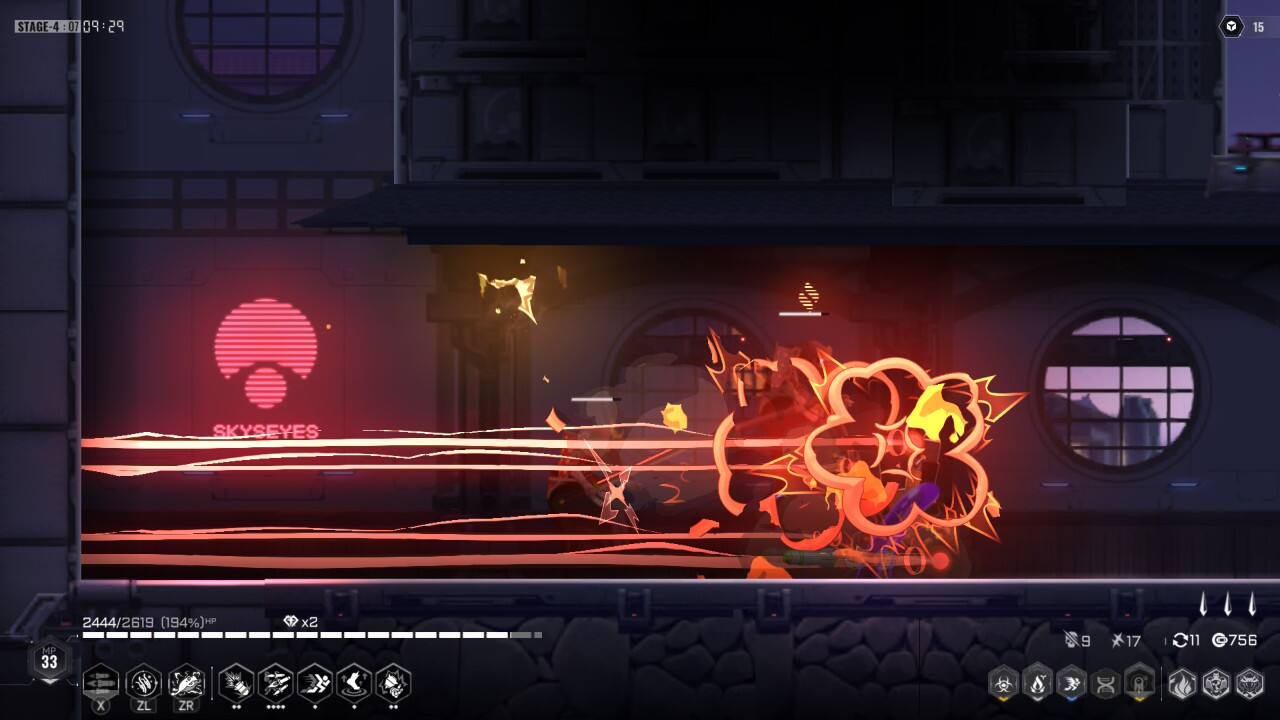The image size is (1280, 720).
Task: Click the sprinting figure icon beside the daggers
Action: click(315, 683)
